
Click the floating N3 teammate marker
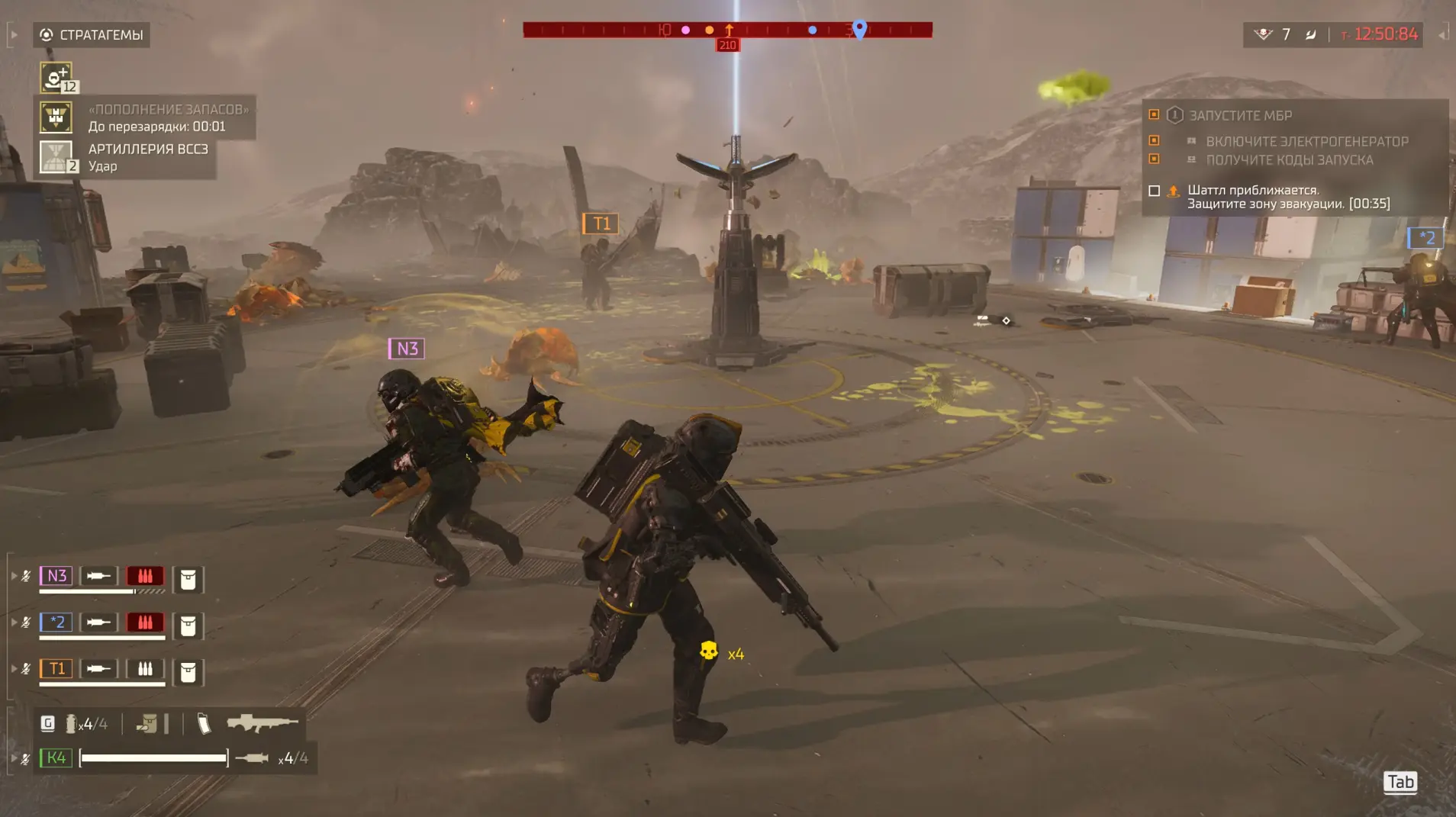[x=406, y=349]
